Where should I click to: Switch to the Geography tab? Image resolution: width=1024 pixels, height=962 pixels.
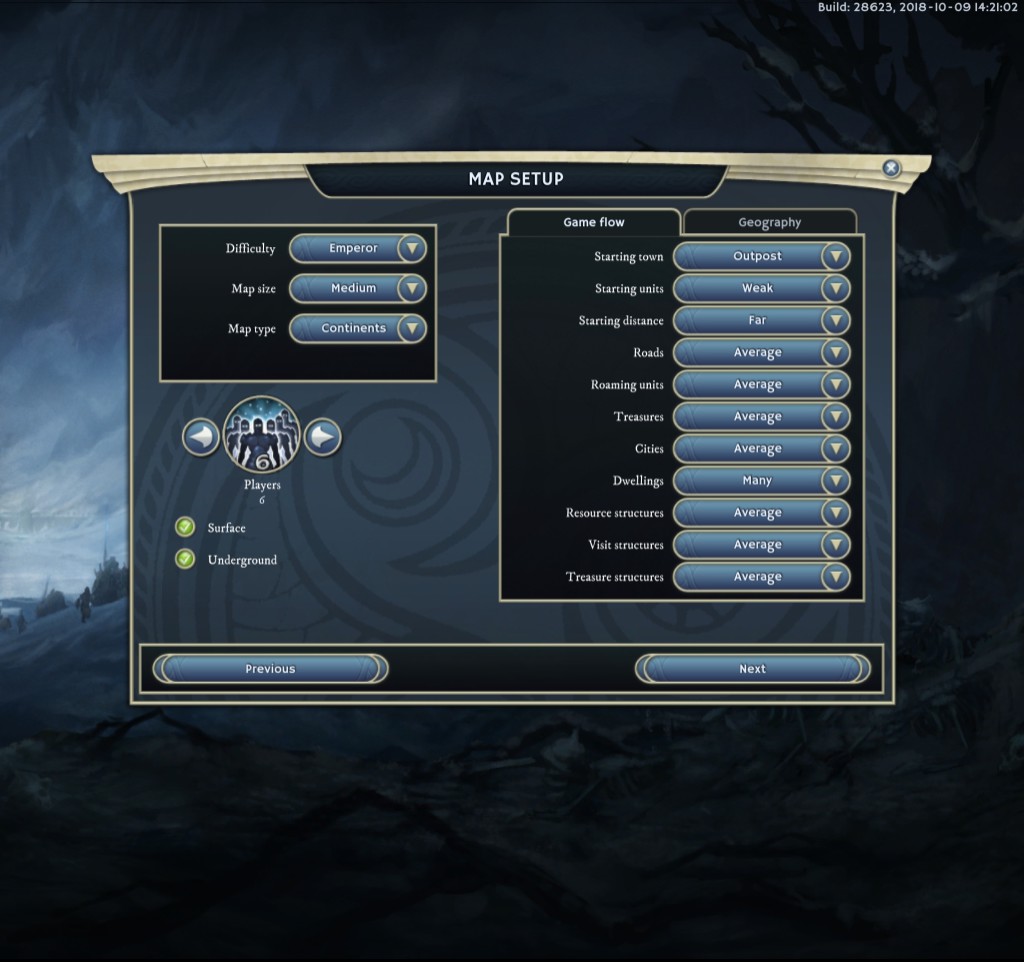point(769,223)
